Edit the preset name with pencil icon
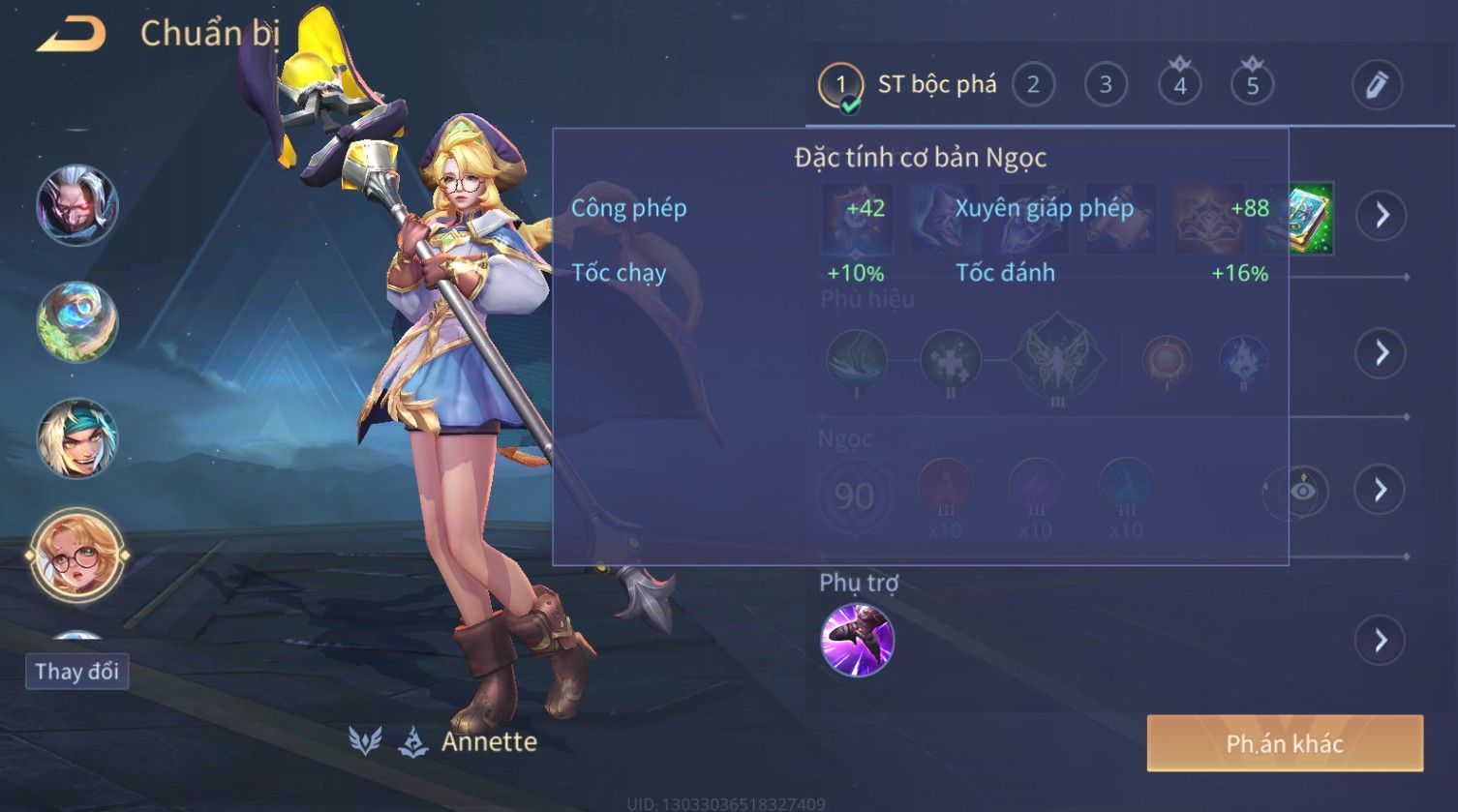 point(1376,85)
